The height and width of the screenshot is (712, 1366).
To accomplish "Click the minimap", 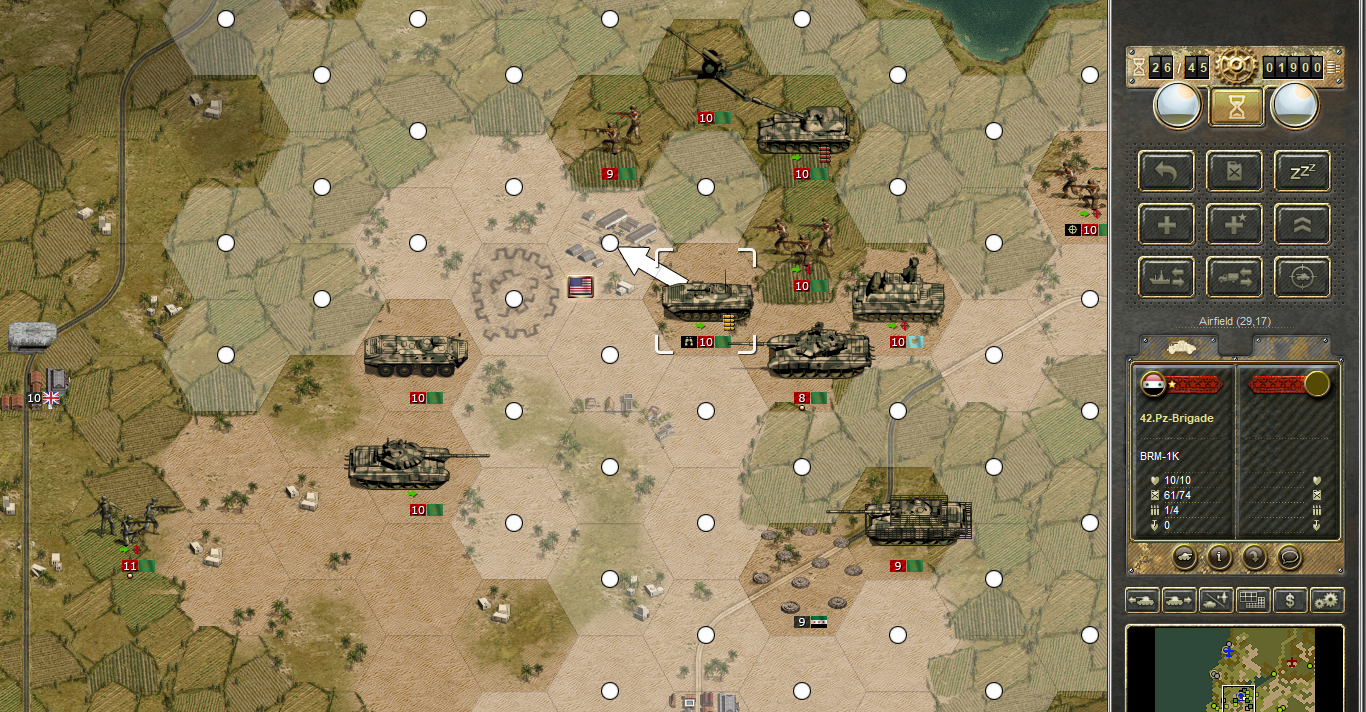I will pyautogui.click(x=1234, y=668).
